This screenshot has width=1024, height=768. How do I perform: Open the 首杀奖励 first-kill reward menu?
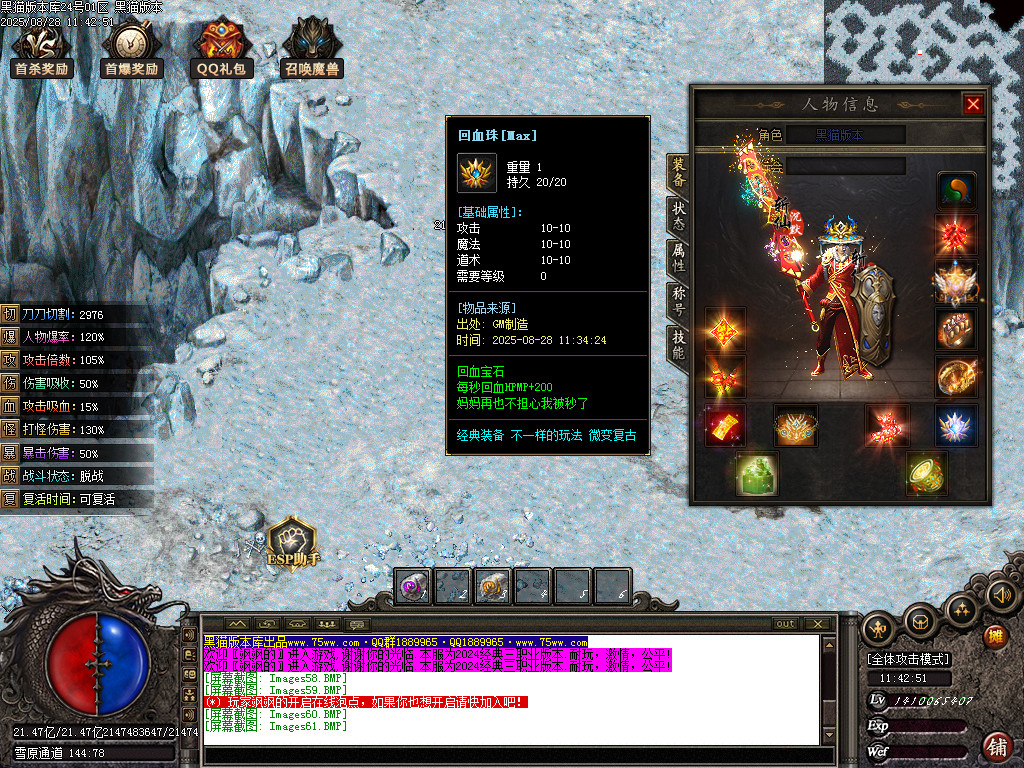pos(41,46)
